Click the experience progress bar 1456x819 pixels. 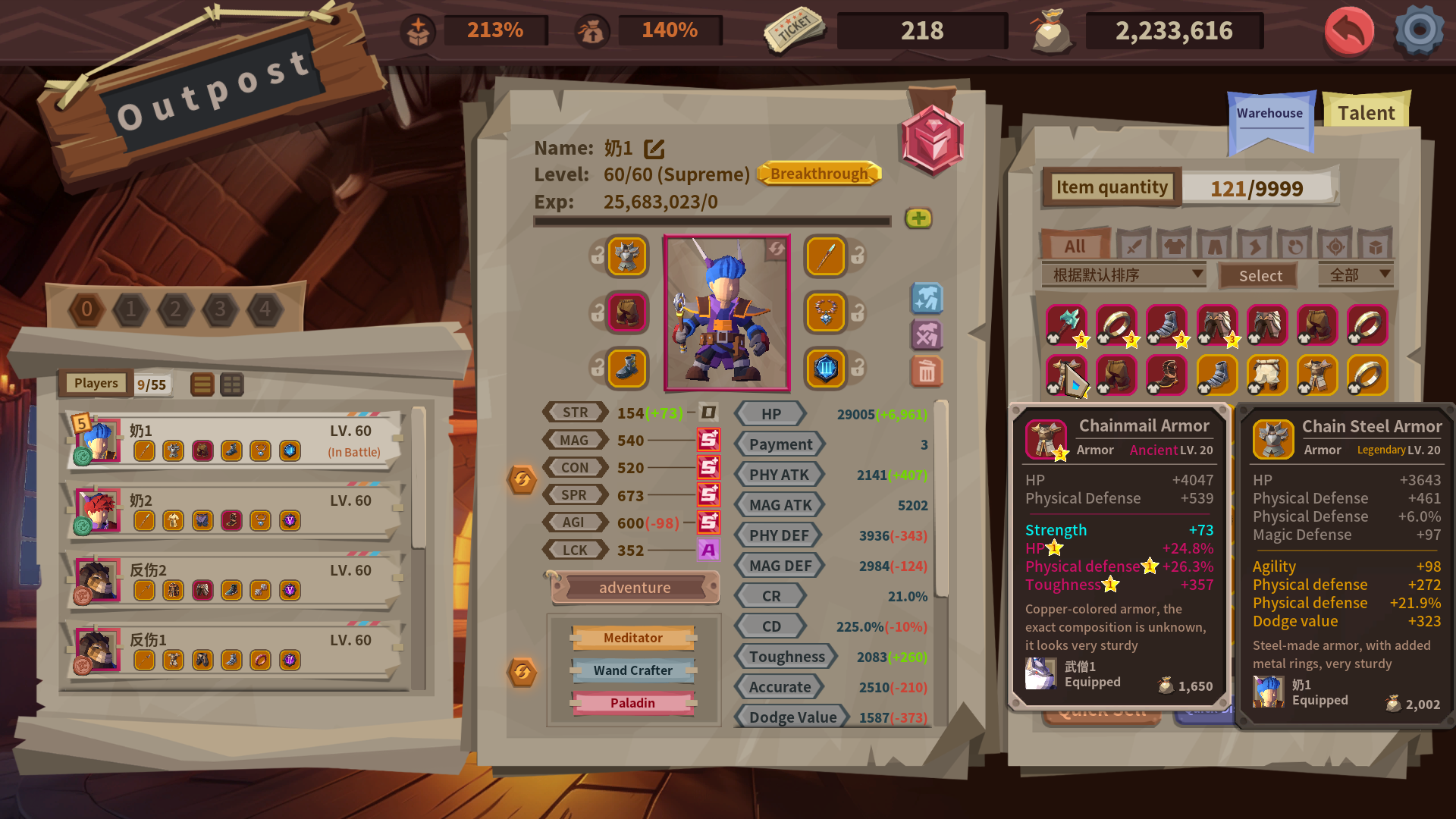click(x=712, y=221)
